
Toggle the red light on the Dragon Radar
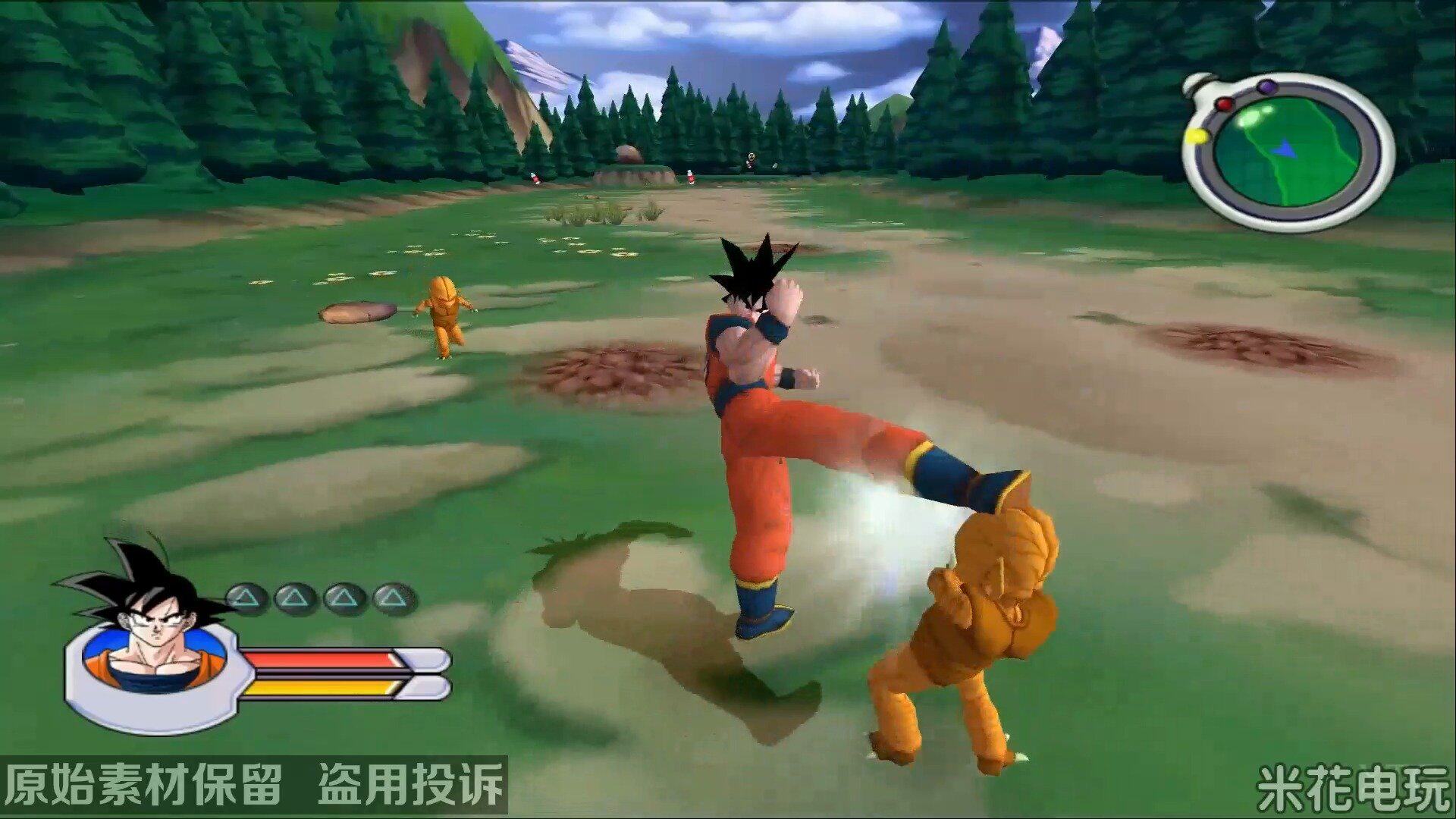tap(1225, 104)
